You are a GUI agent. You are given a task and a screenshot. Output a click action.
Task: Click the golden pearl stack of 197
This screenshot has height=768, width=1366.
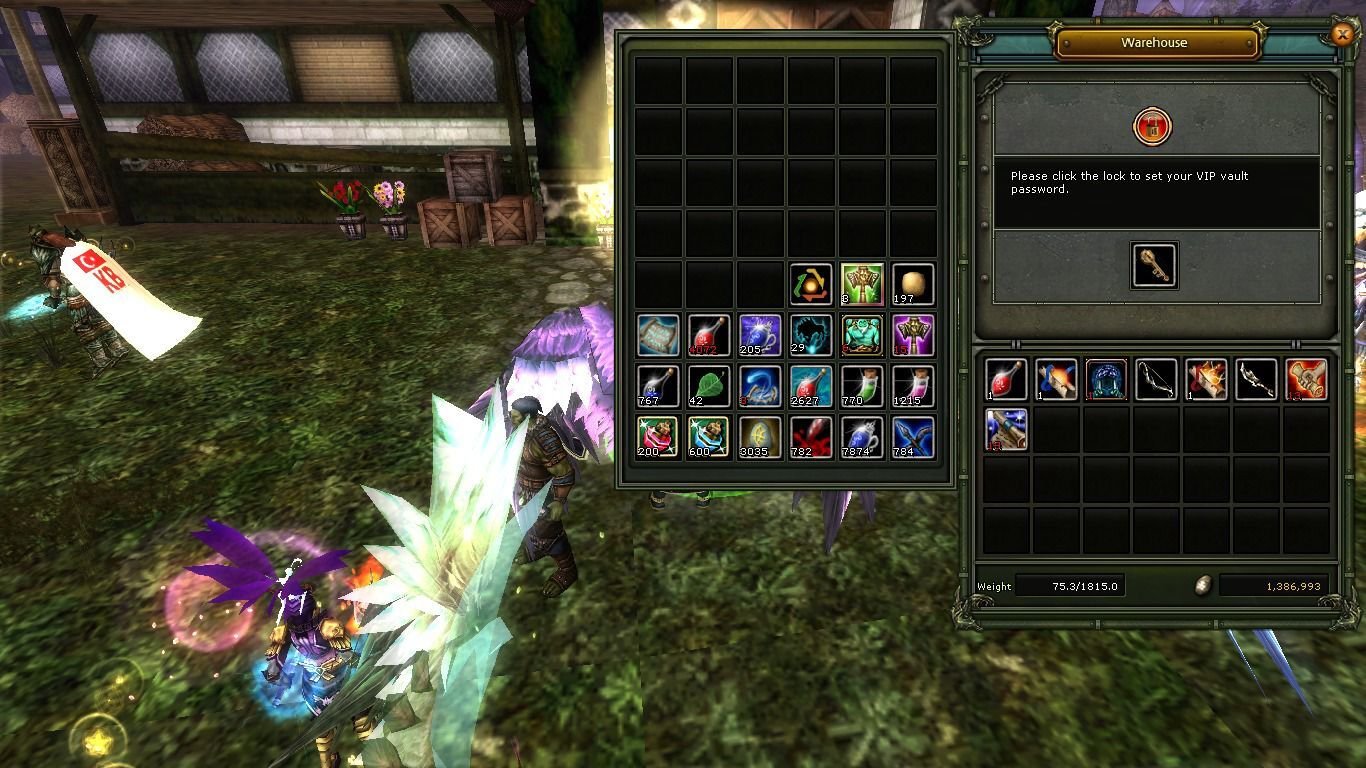click(x=915, y=283)
